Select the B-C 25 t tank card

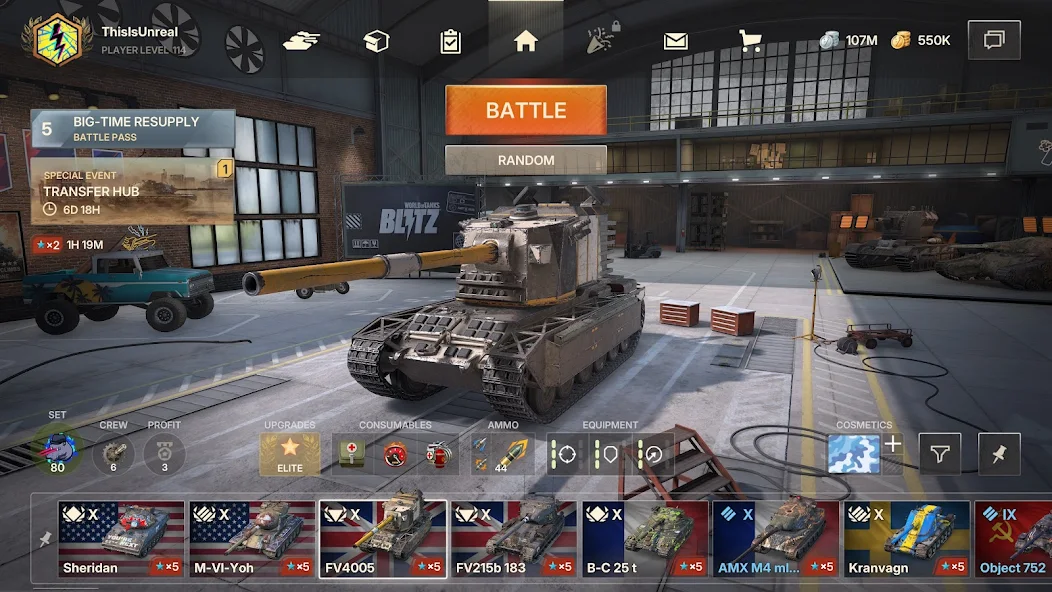pos(645,538)
